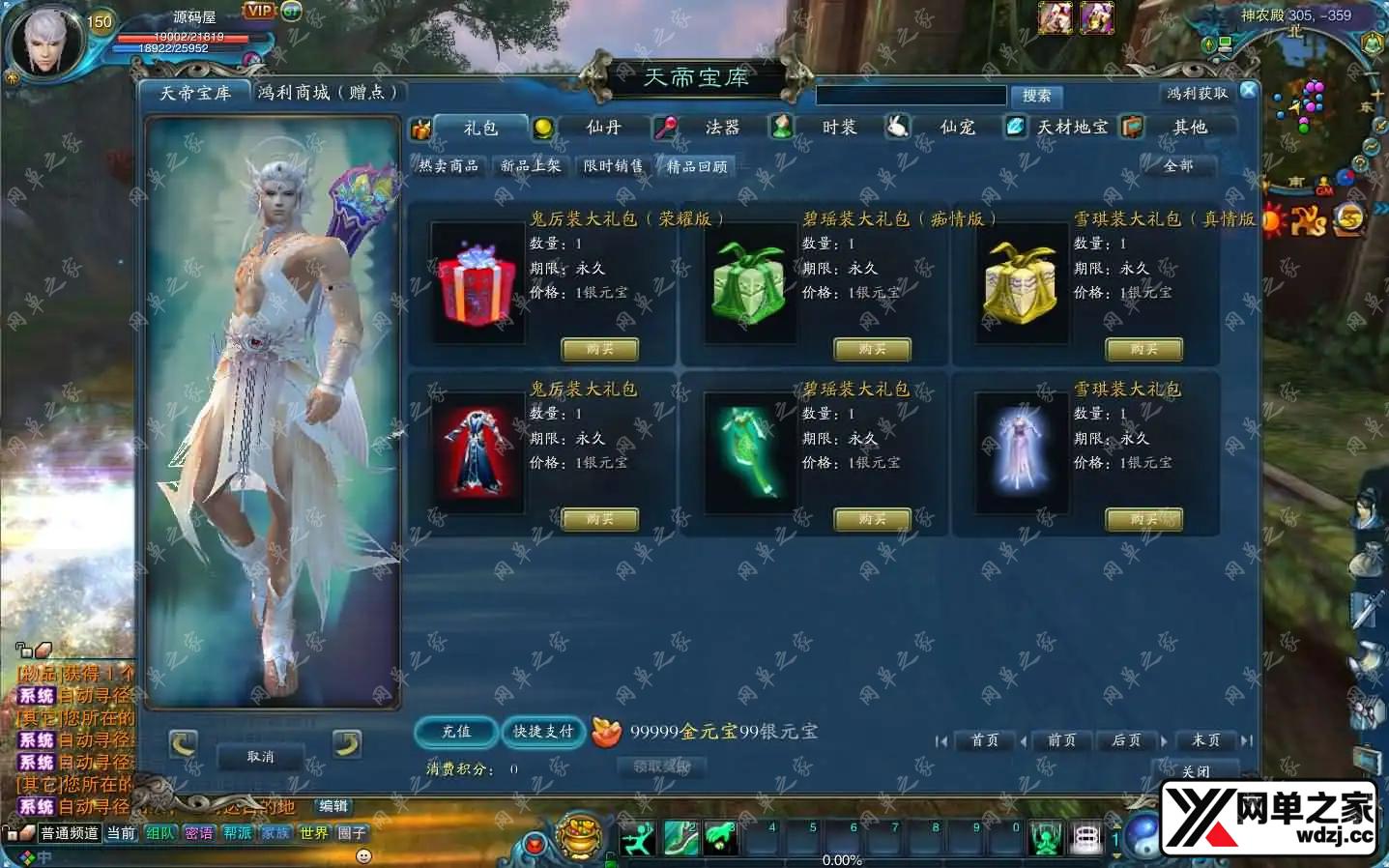Viewport: 1389px width, 868px height.
Task: Open the 法器 shop category
Action: (721, 128)
